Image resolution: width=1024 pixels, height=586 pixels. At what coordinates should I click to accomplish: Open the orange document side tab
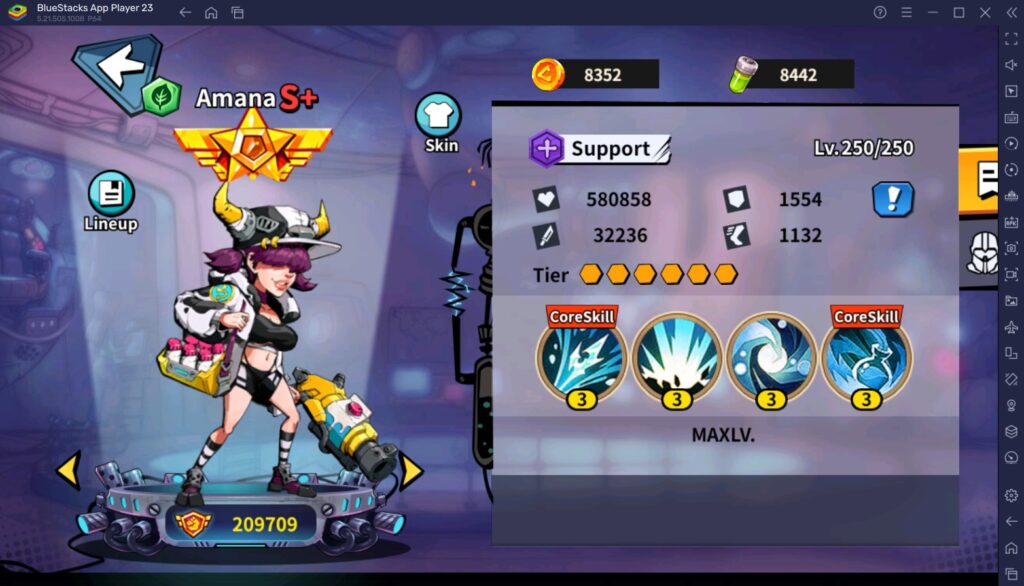pos(983,180)
